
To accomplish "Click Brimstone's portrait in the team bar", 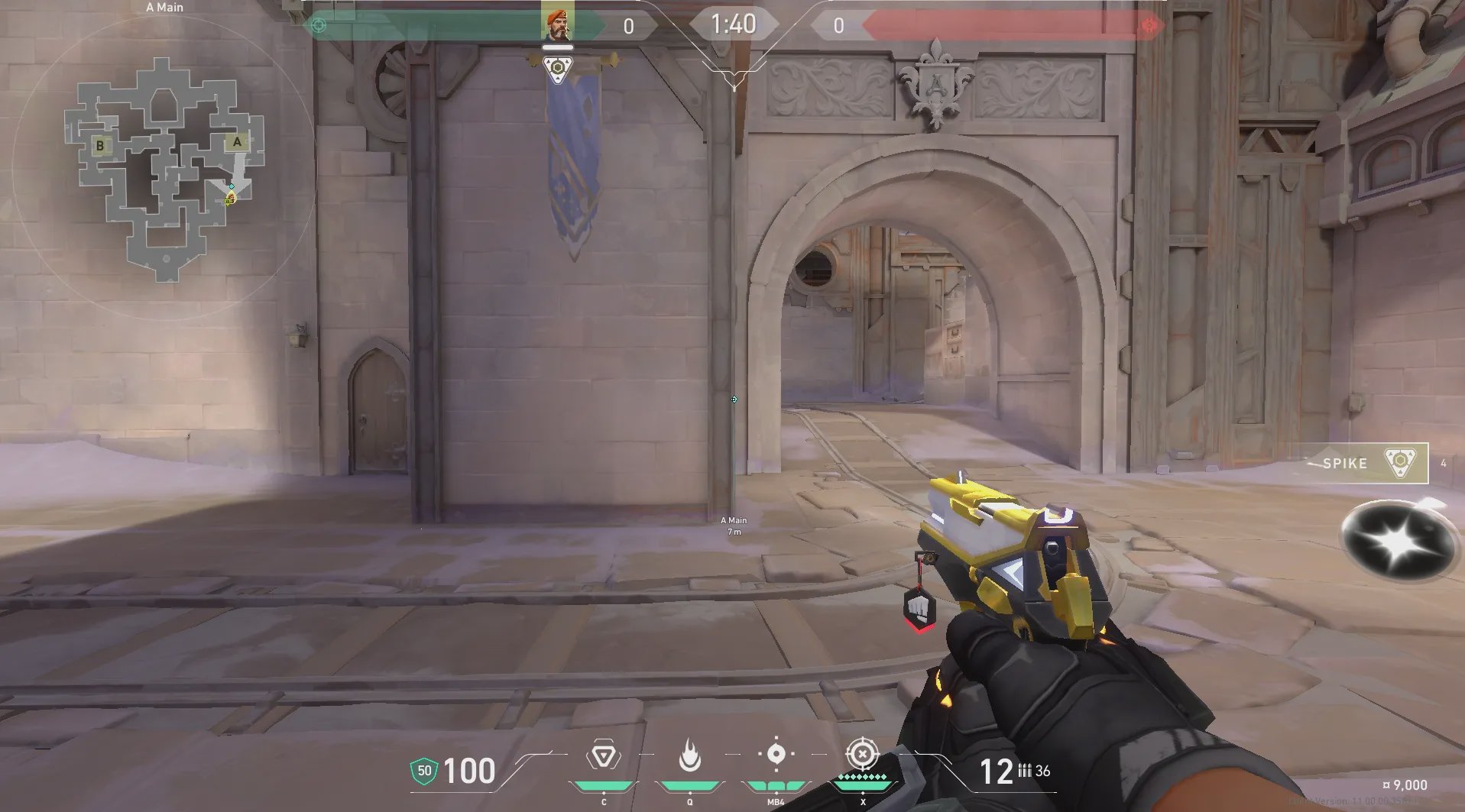I will (x=557, y=22).
